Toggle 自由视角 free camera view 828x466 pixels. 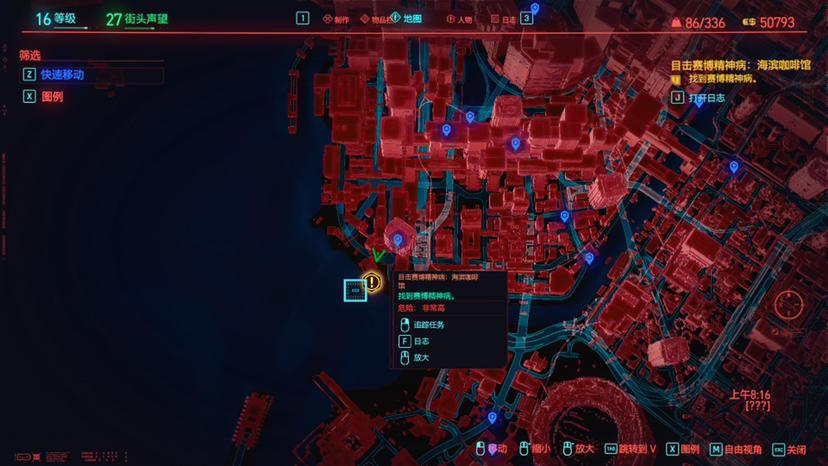pos(742,450)
